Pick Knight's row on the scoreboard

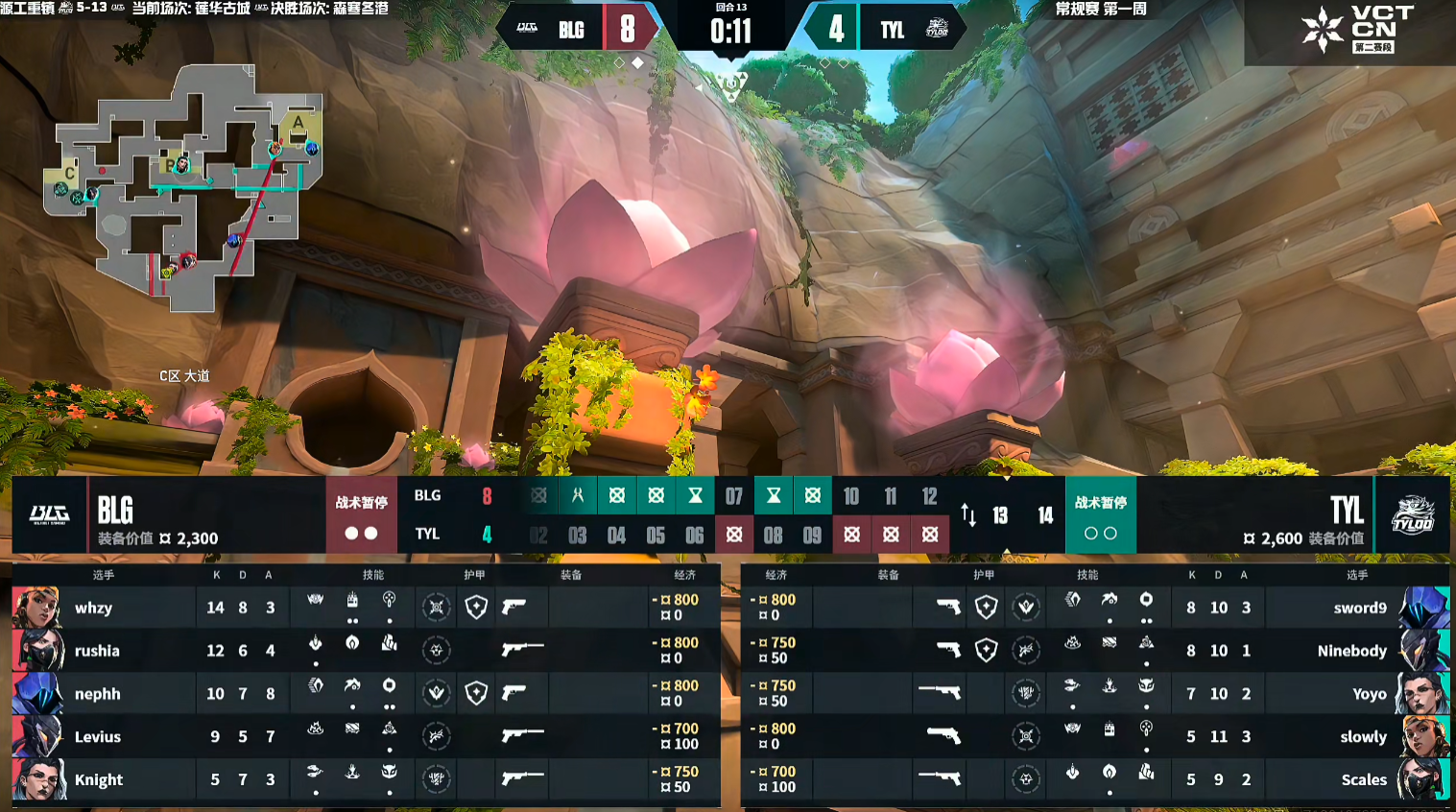tap(365, 779)
